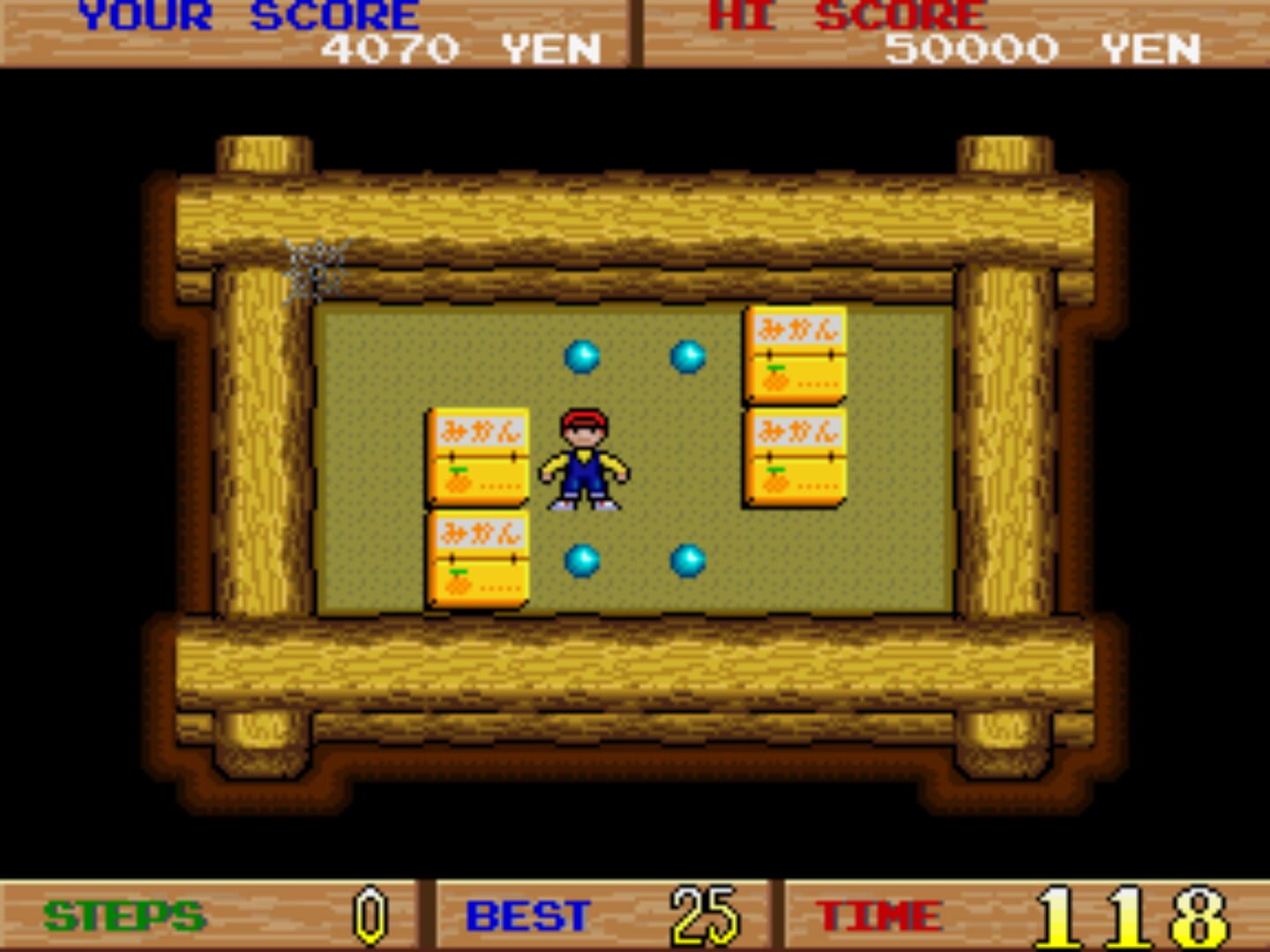The image size is (1270, 952).
Task: Toggle the lower-right blue gem
Action: point(688,559)
